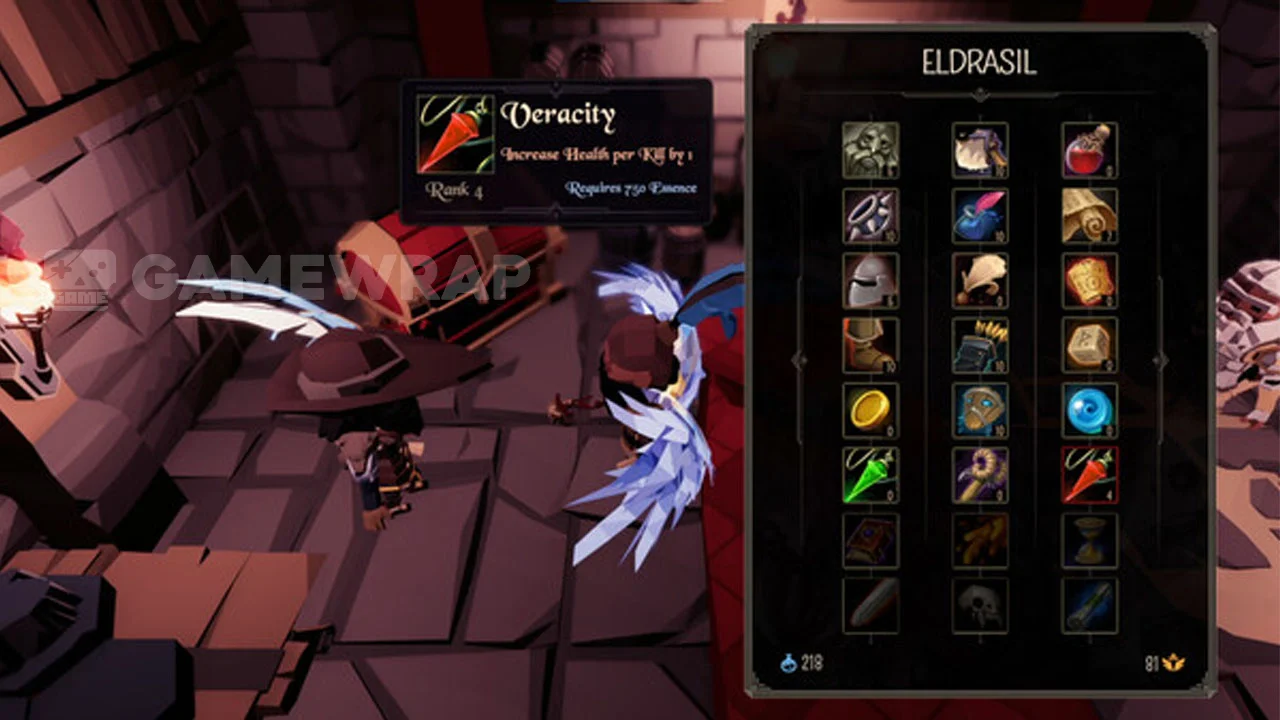Select the stone bearded statue upgrade

coord(870,150)
